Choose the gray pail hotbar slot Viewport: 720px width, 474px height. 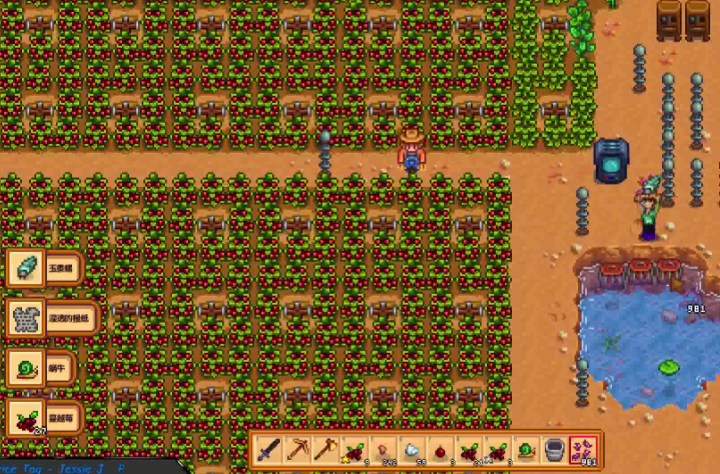coord(554,449)
